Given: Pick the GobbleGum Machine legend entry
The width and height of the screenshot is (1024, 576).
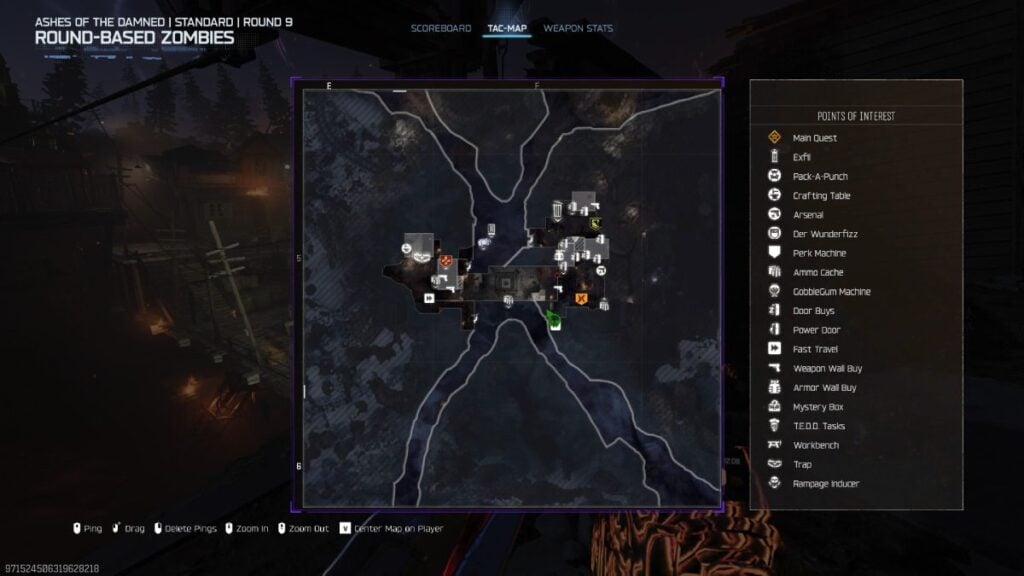Looking at the screenshot, I should 831,292.
